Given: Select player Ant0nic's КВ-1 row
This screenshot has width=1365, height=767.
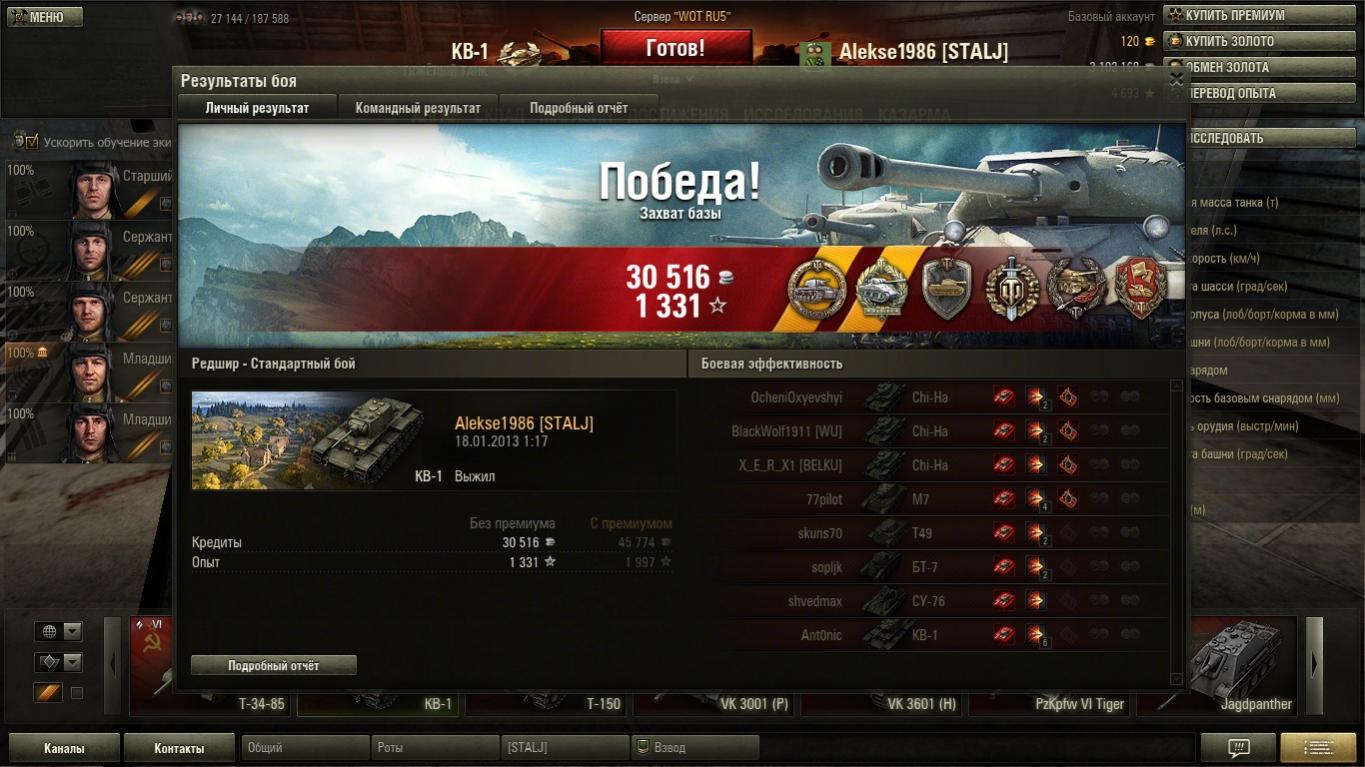Looking at the screenshot, I should (934, 635).
